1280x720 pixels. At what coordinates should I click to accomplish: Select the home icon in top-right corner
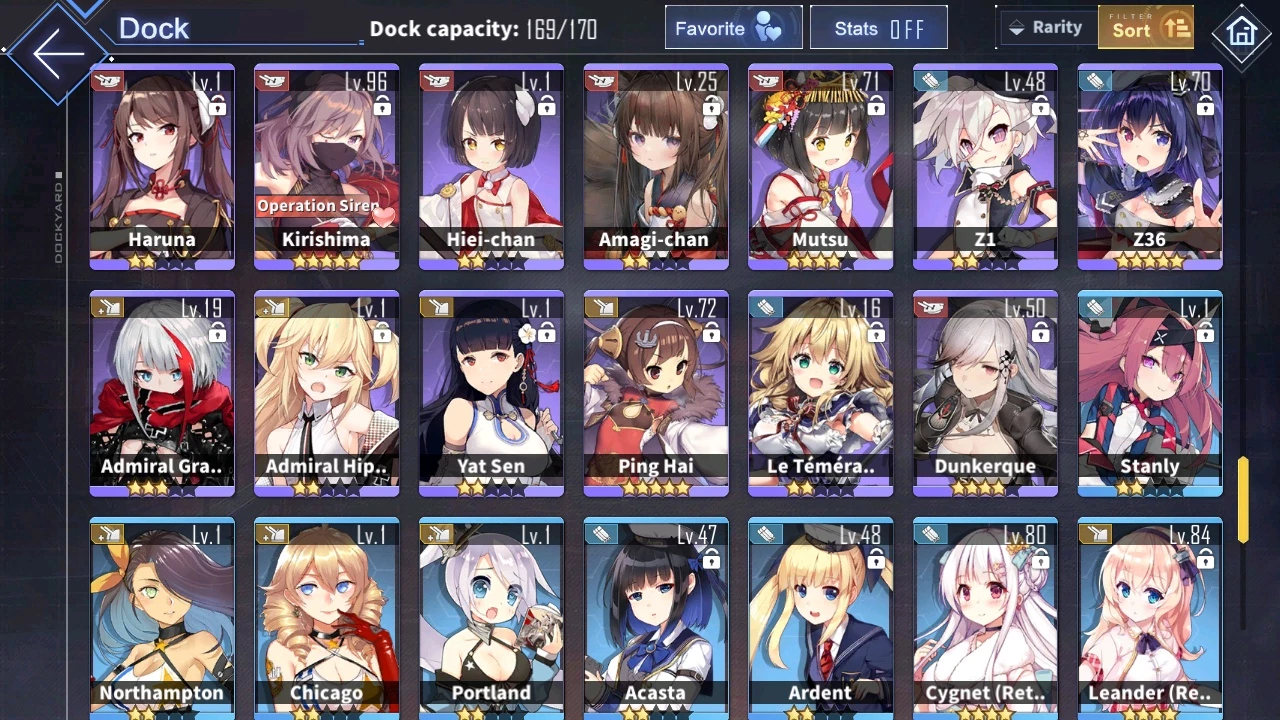pyautogui.click(x=1241, y=34)
